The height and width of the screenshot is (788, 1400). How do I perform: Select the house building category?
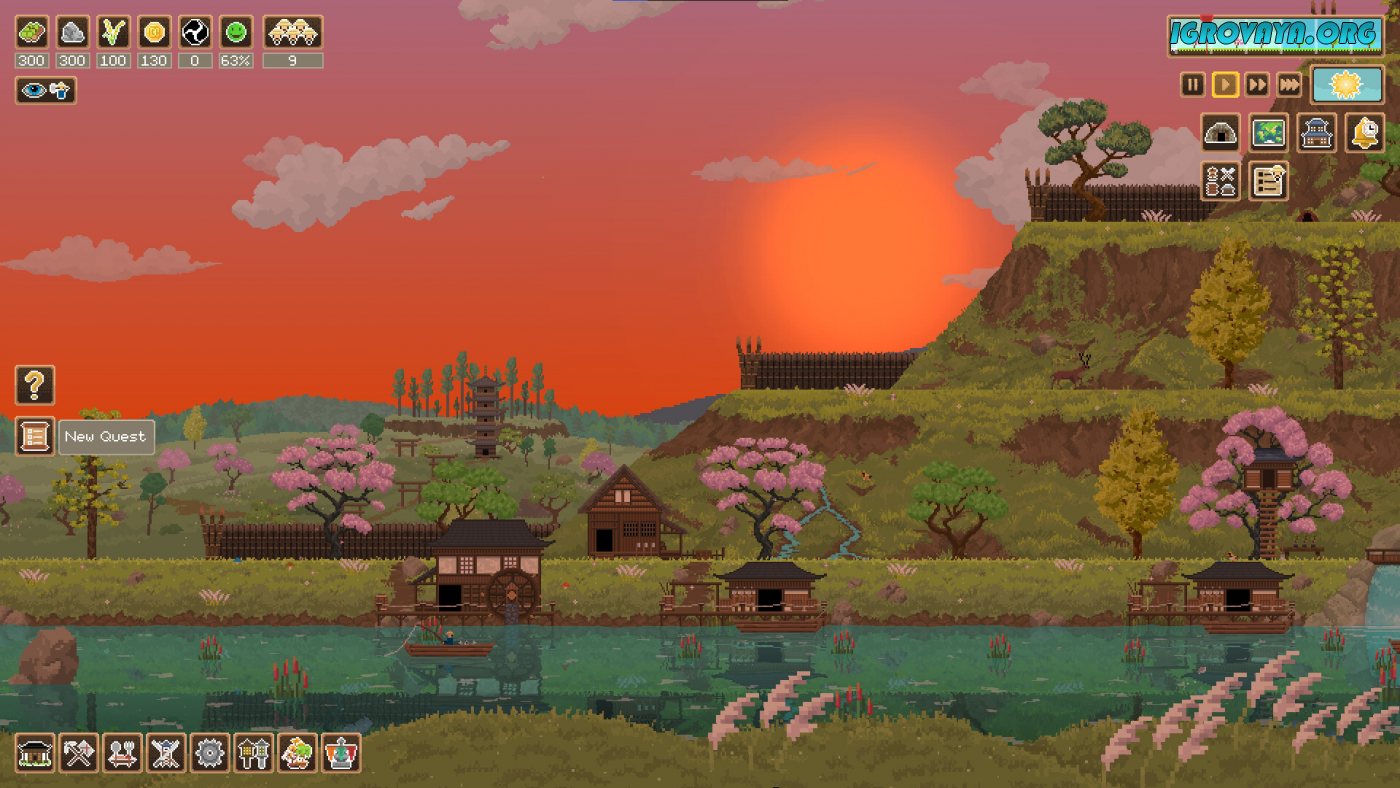(35, 753)
